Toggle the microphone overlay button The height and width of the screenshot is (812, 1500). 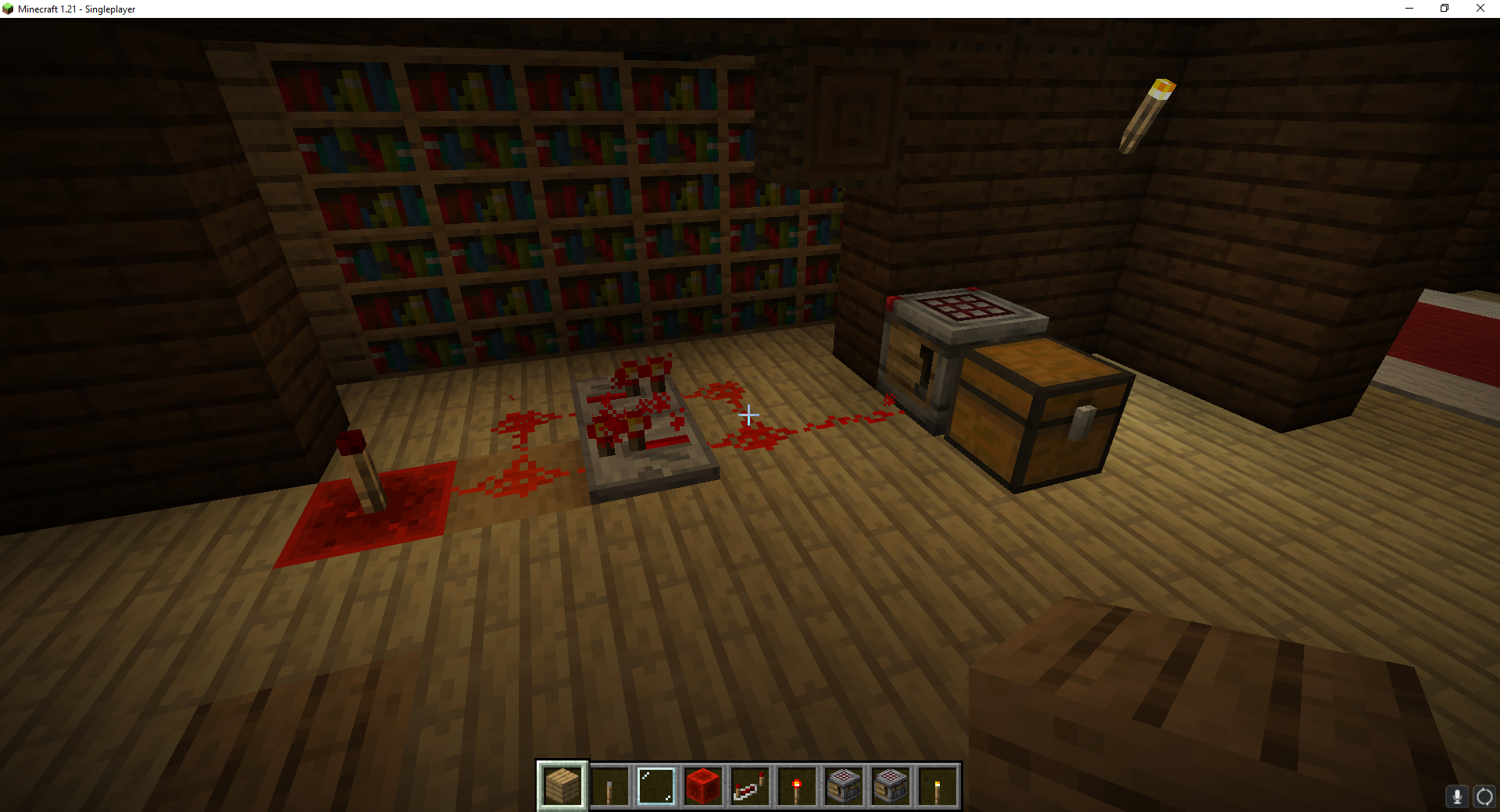[x=1458, y=797]
